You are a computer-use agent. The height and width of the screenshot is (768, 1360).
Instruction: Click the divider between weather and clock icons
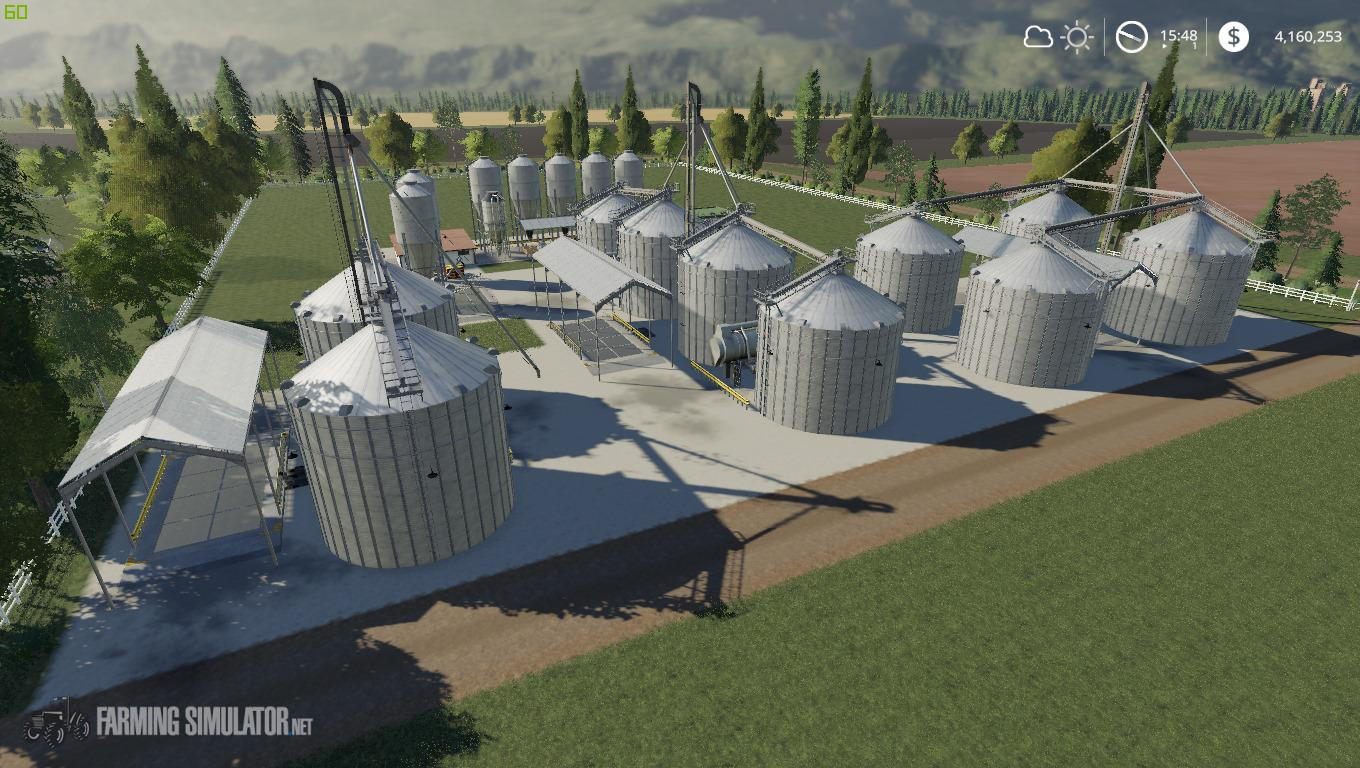[x=1105, y=37]
